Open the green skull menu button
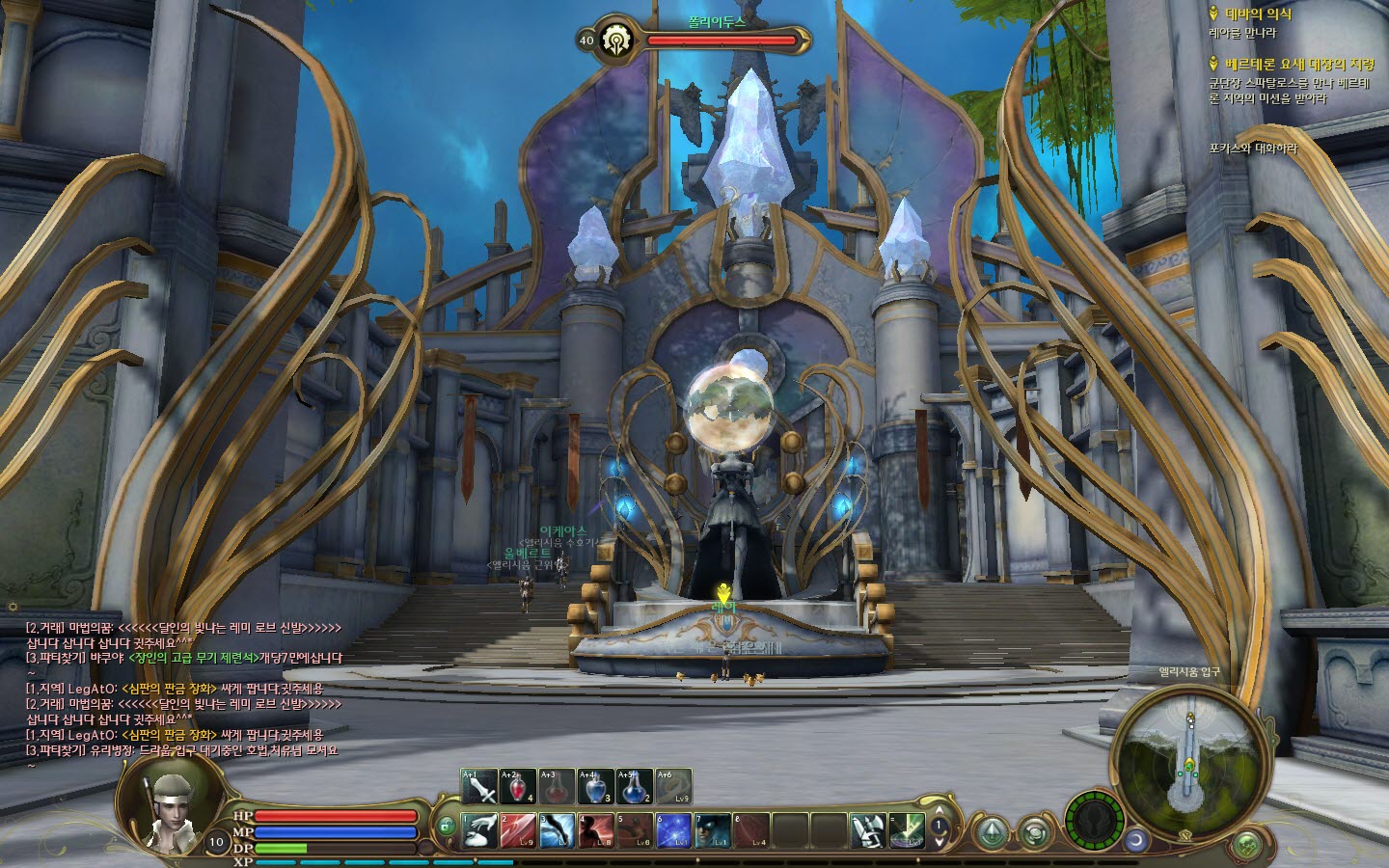 coord(1248,845)
